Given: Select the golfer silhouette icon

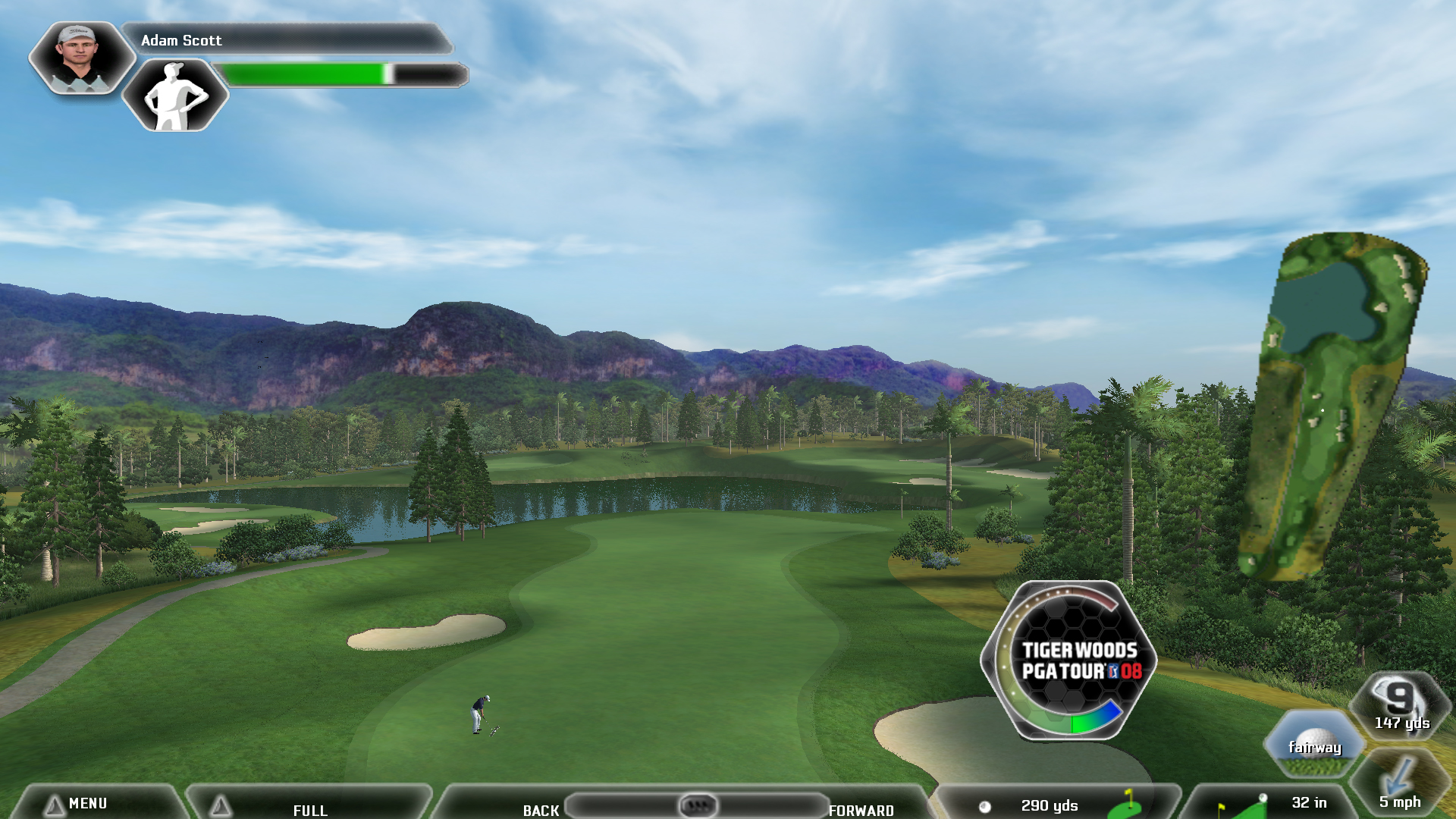Looking at the screenshot, I should click(175, 96).
